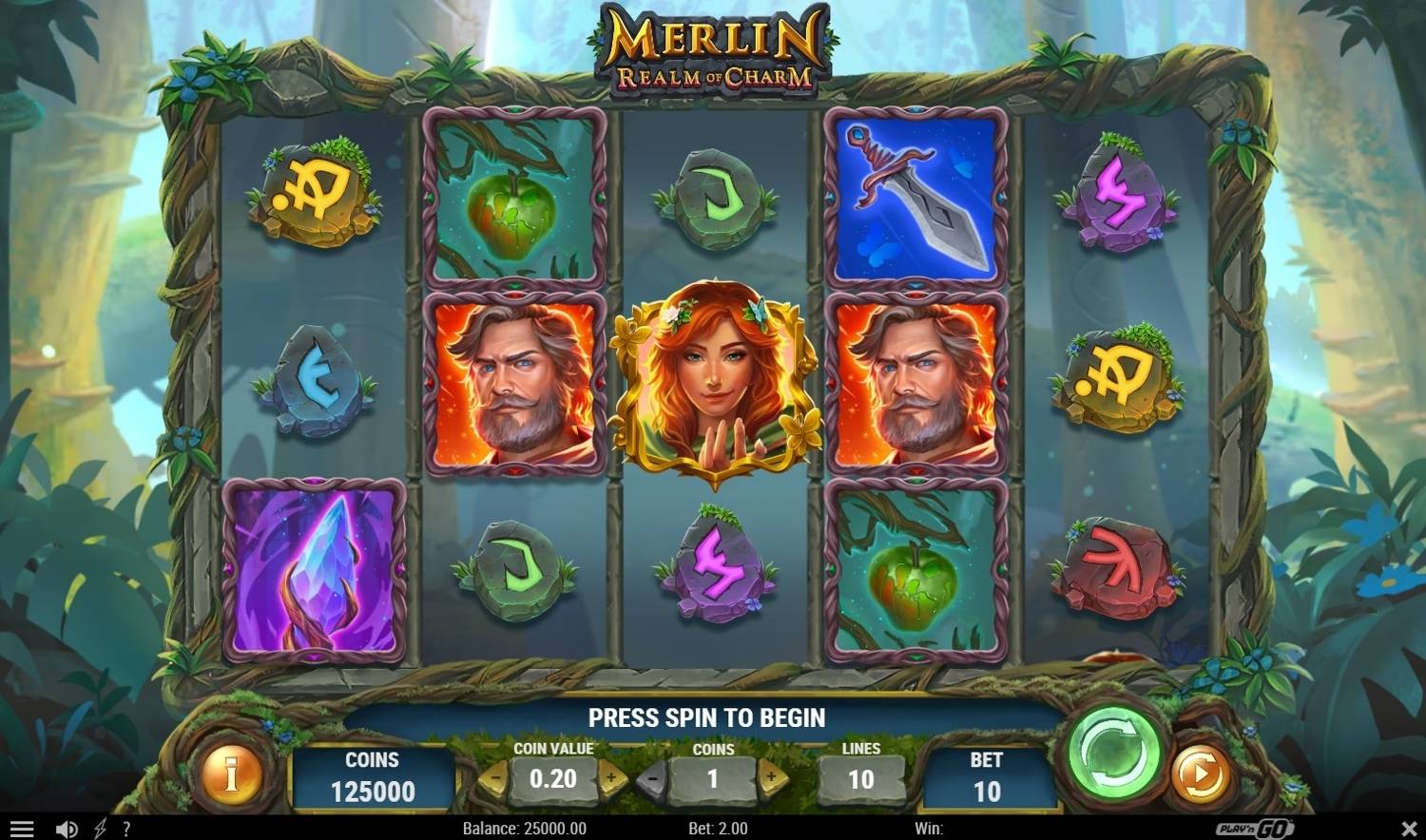Open the help question mark icon
Image resolution: width=1426 pixels, height=840 pixels.
[127, 828]
